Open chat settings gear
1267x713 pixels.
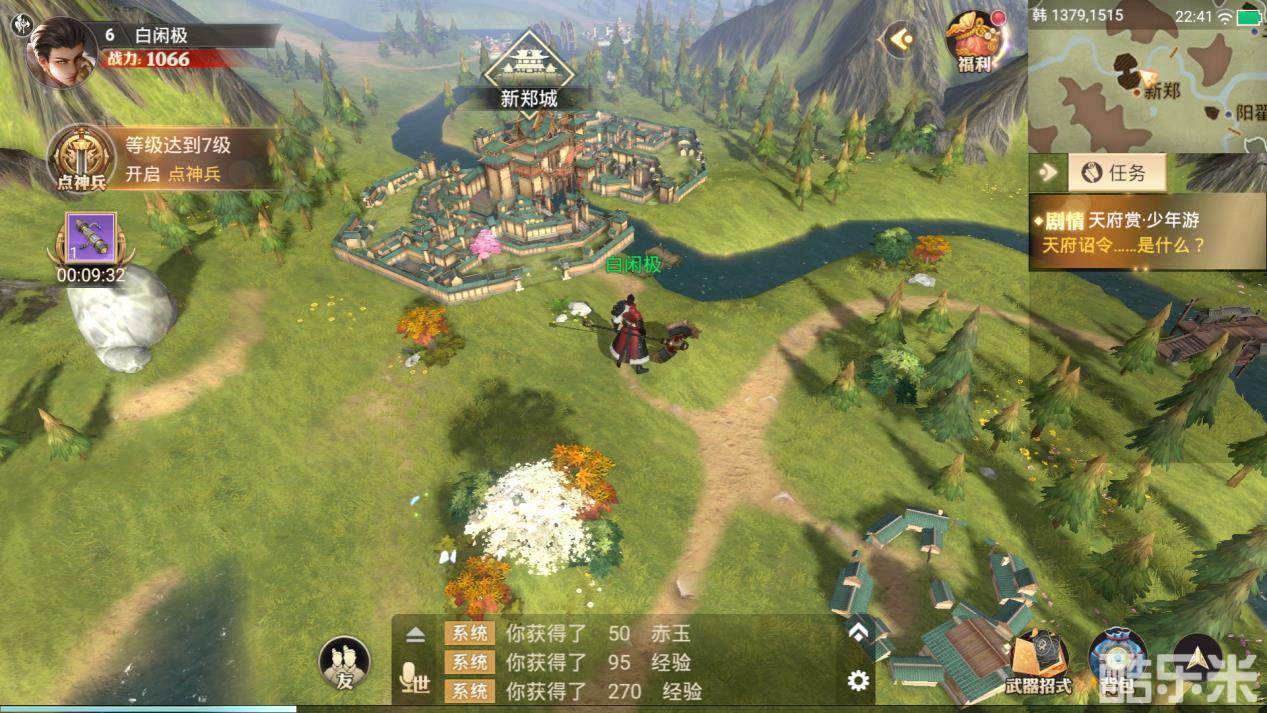coord(857,681)
